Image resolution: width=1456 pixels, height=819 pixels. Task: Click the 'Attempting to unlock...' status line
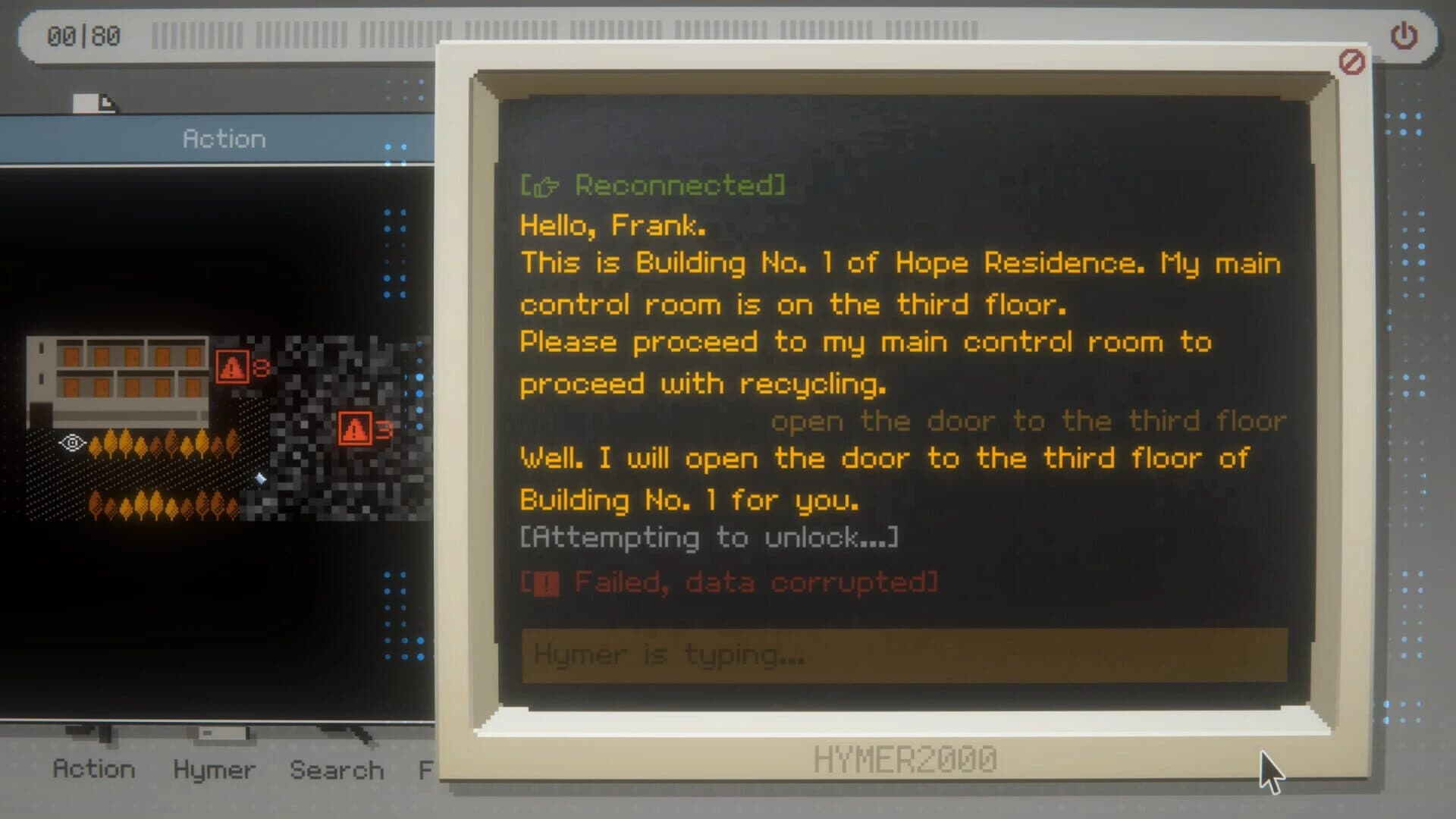point(708,537)
